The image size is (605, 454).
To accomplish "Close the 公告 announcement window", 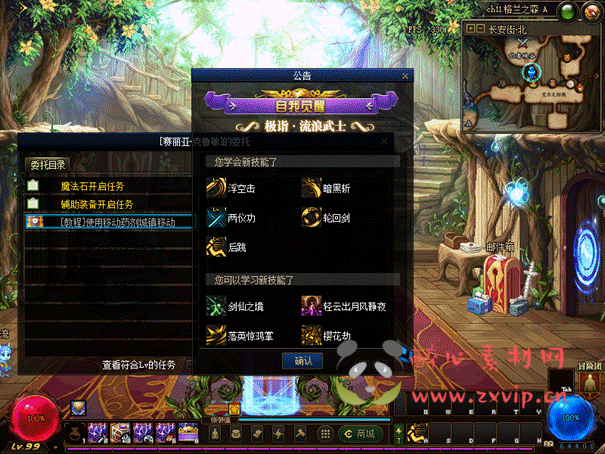I will click(404, 75).
